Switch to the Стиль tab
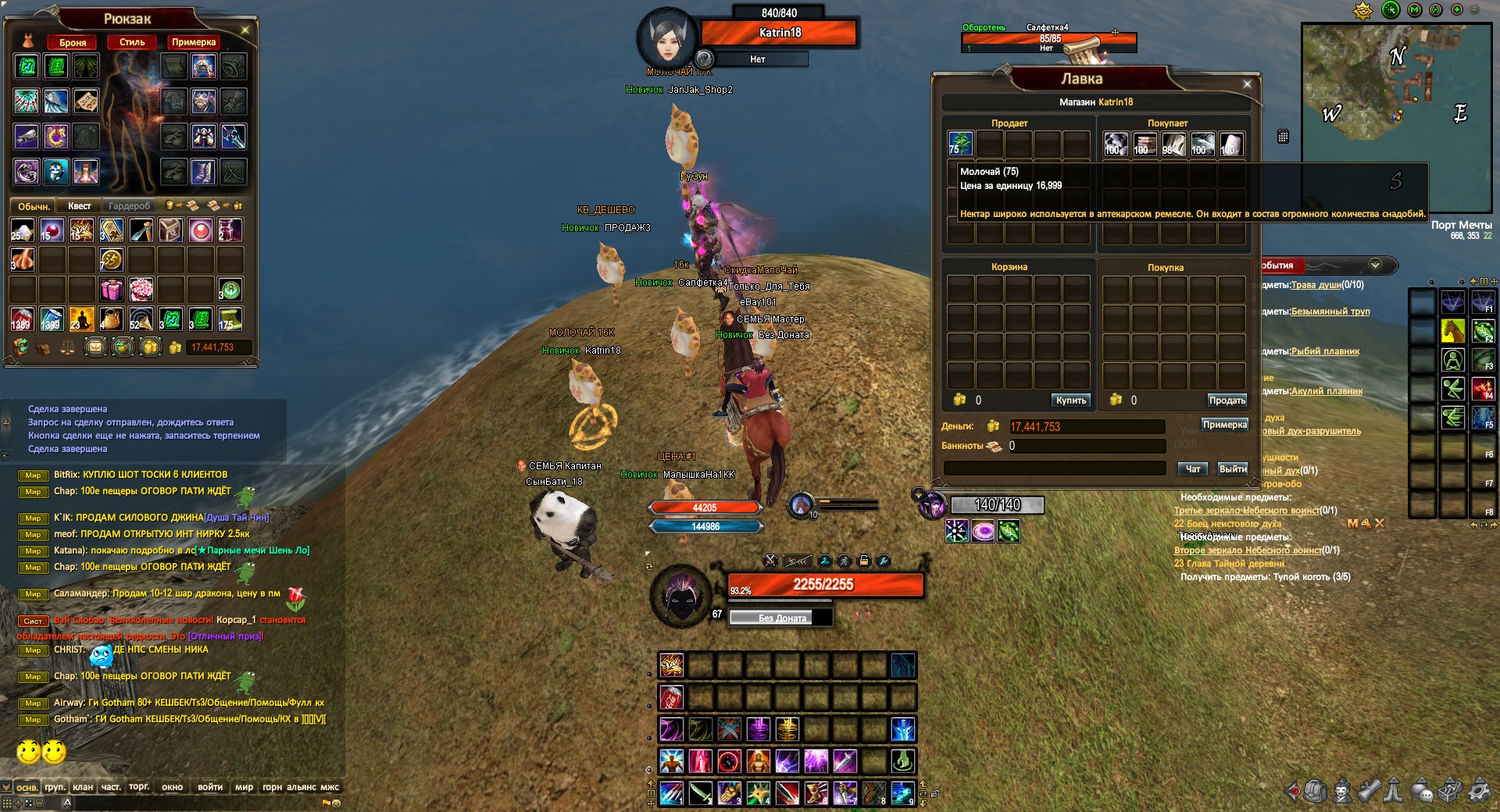 click(x=132, y=42)
